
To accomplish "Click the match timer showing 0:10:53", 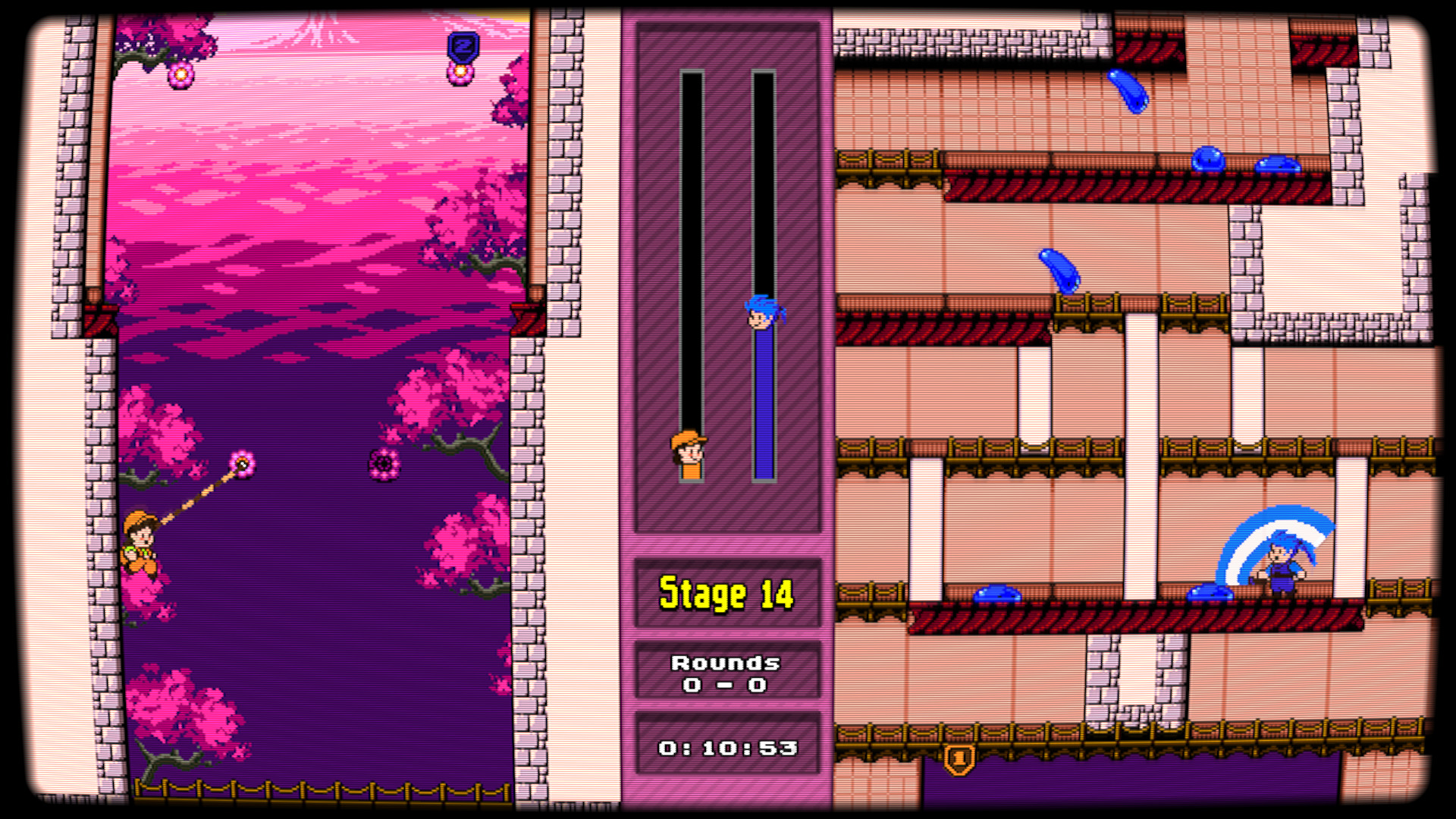I will coord(726,747).
